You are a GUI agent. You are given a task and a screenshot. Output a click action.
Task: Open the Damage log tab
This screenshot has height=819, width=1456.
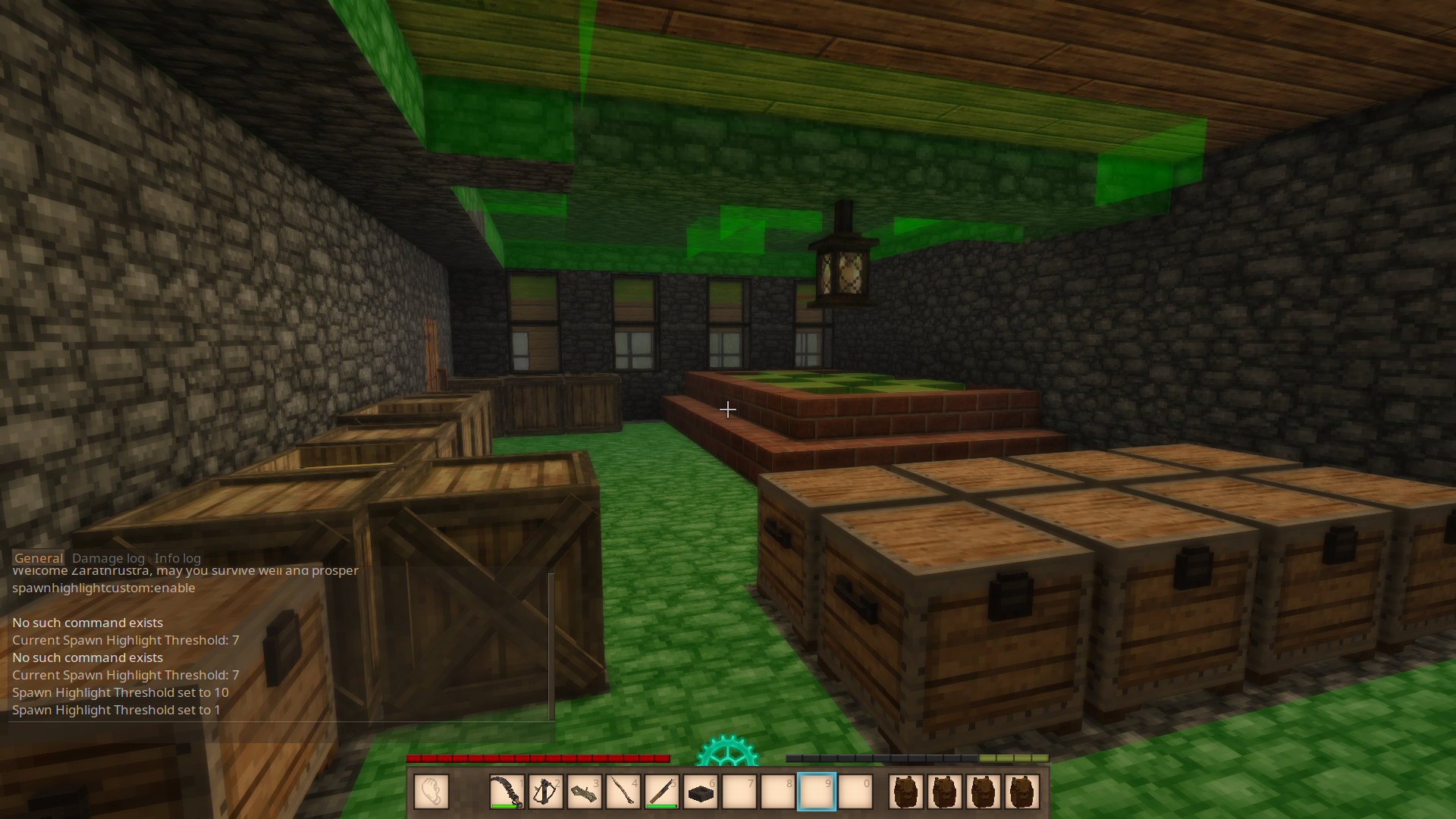[x=108, y=558]
